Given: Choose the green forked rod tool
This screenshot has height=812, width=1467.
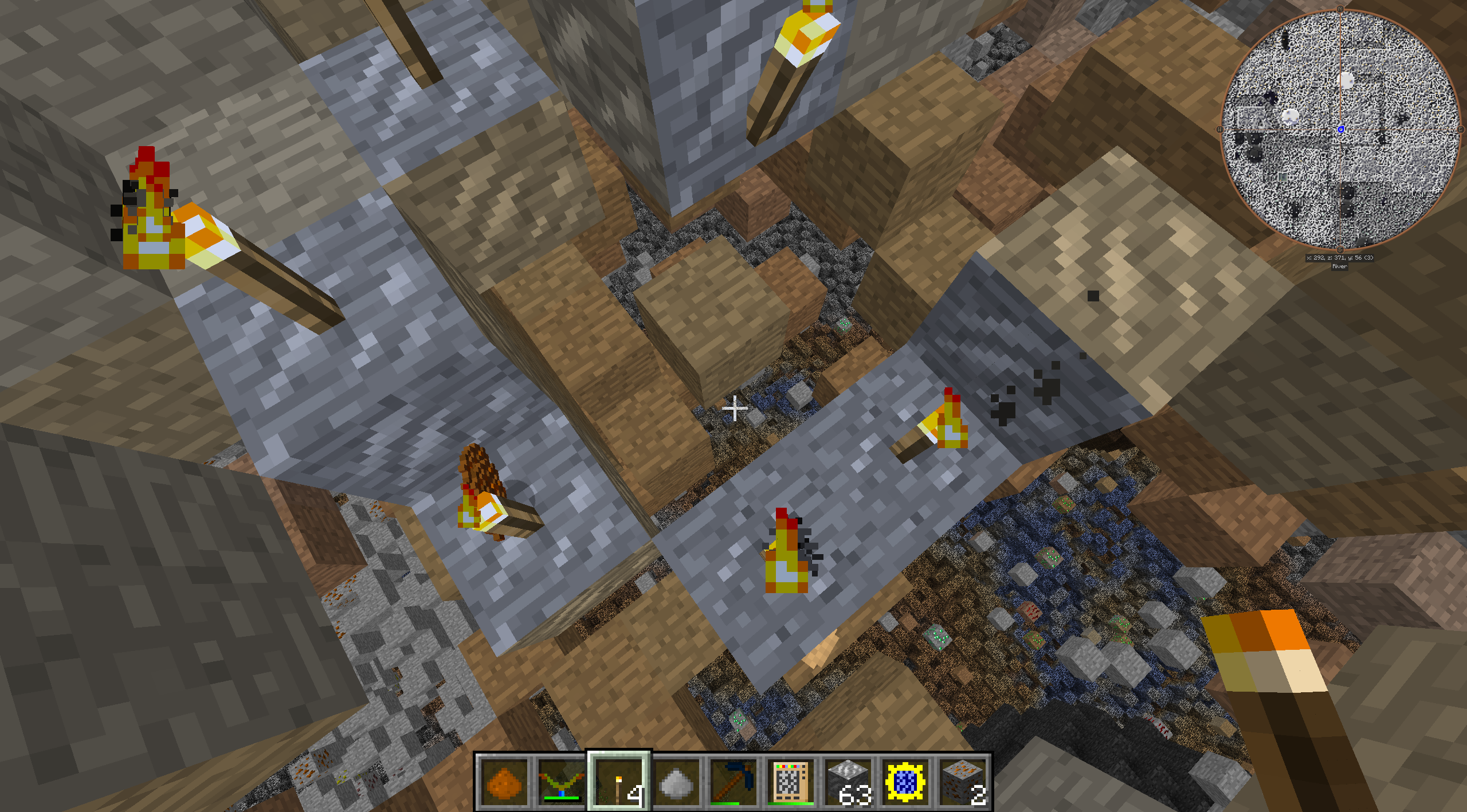Looking at the screenshot, I should (562, 782).
